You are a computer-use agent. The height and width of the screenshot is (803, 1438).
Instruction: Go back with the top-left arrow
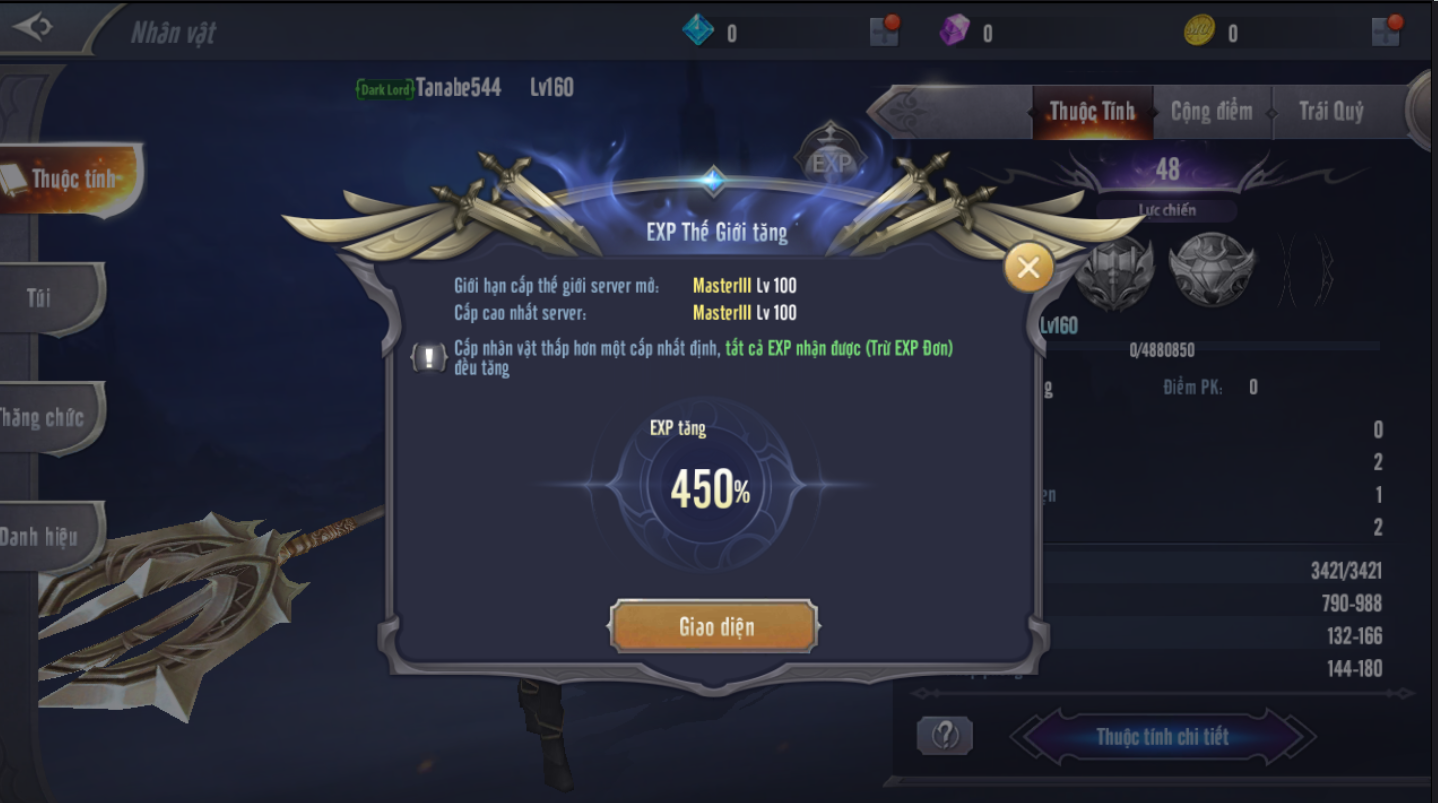32,27
